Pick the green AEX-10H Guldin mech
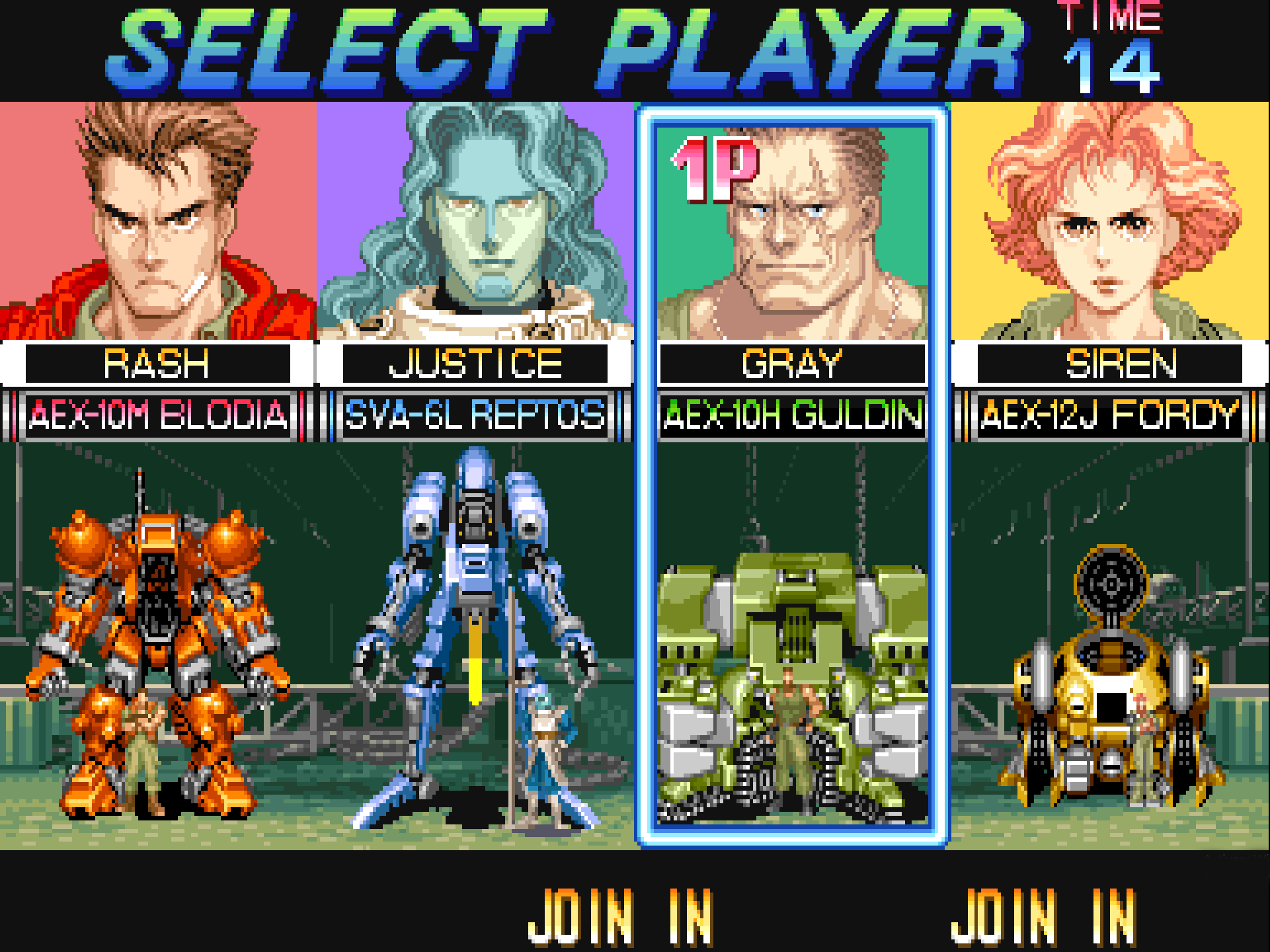This screenshot has height=952, width=1270. tap(792, 681)
